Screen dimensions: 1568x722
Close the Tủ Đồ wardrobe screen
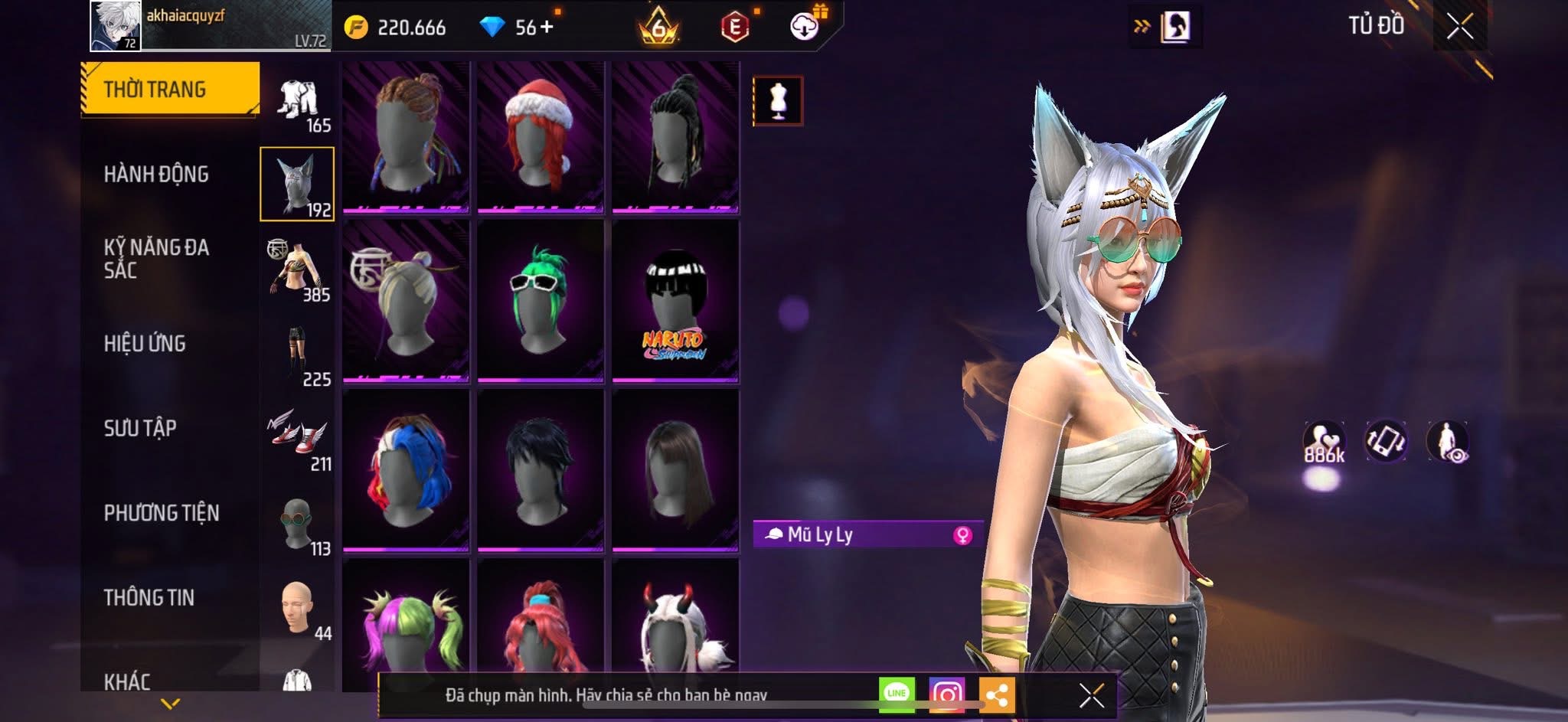1459,28
